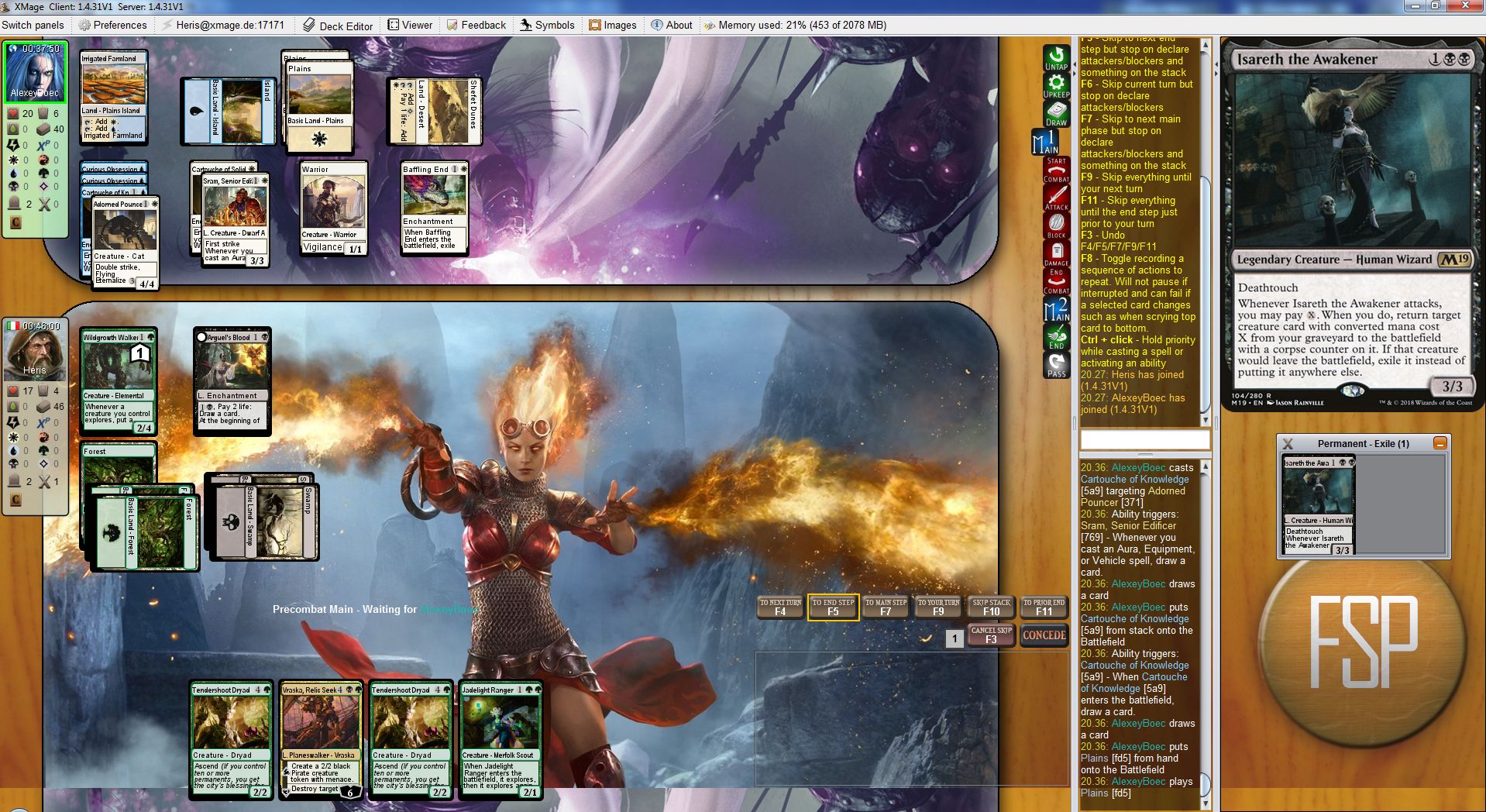Viewport: 1486px width, 812px height.
Task: Skip to main step F7 button
Action: tap(886, 607)
